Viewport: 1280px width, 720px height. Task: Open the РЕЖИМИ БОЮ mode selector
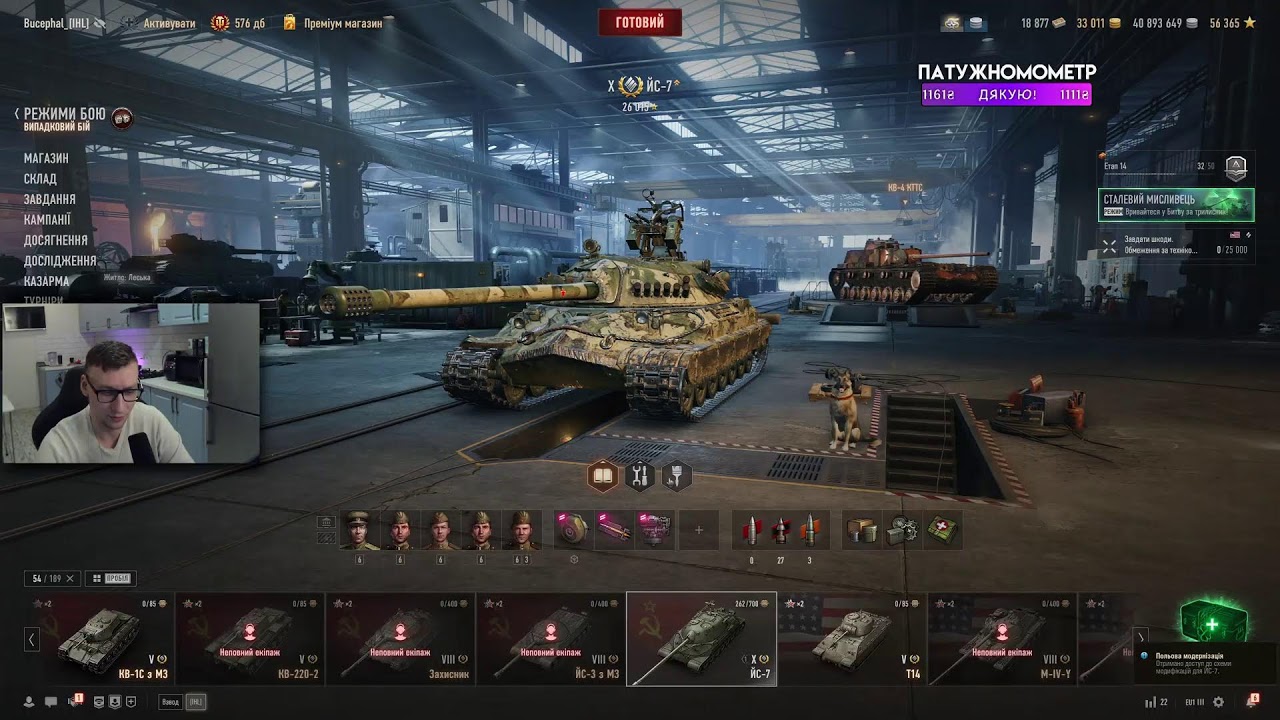pyautogui.click(x=65, y=115)
